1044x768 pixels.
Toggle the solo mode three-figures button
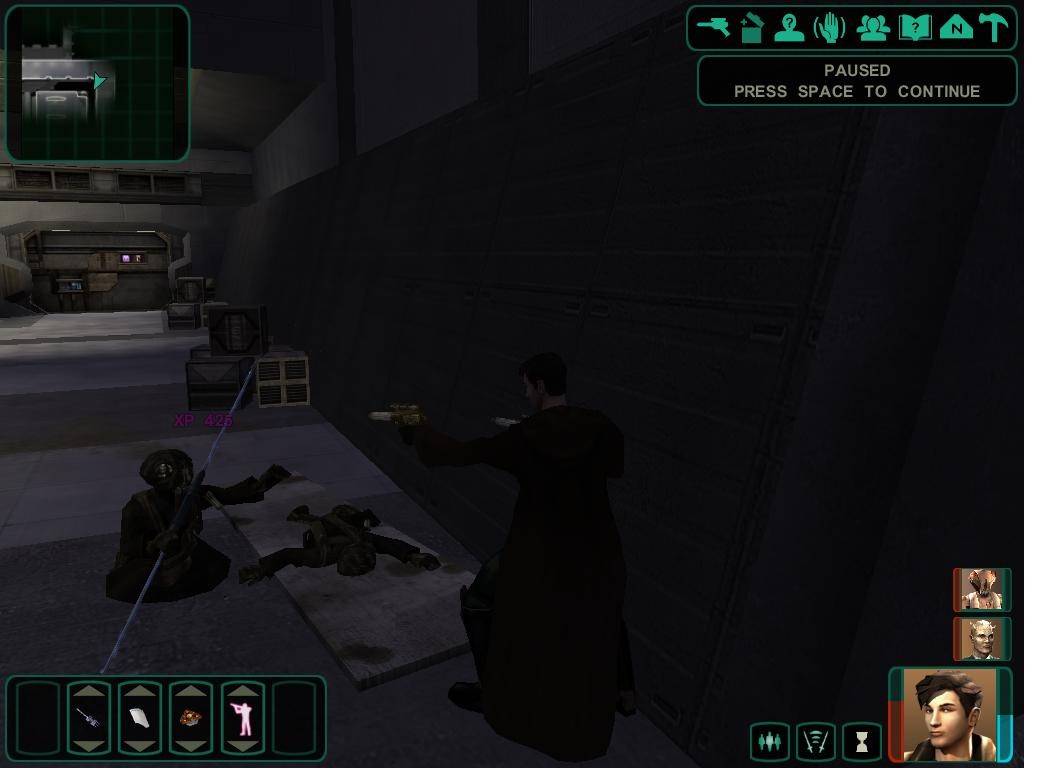(769, 742)
